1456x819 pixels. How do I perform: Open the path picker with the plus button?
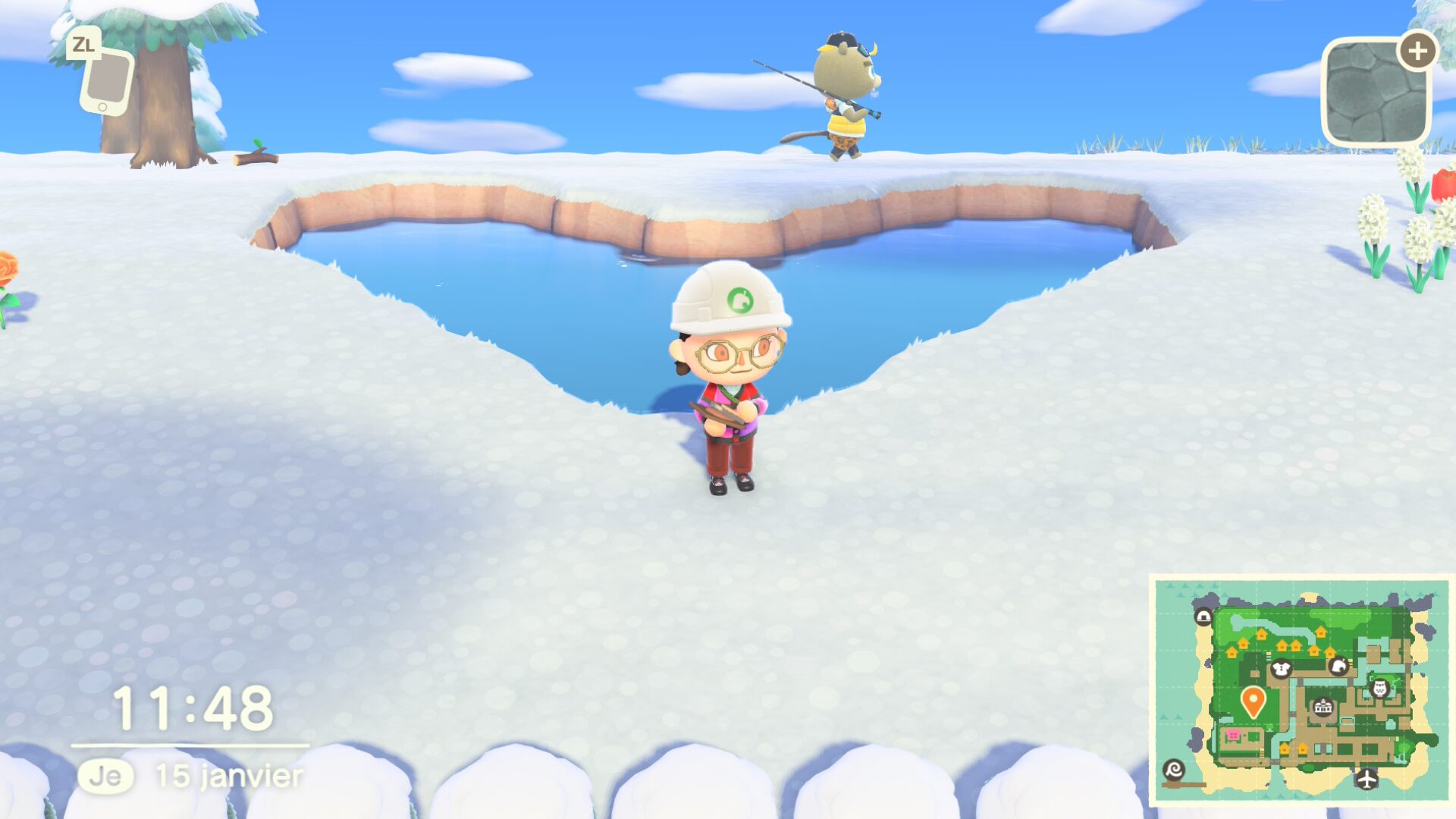(1417, 52)
